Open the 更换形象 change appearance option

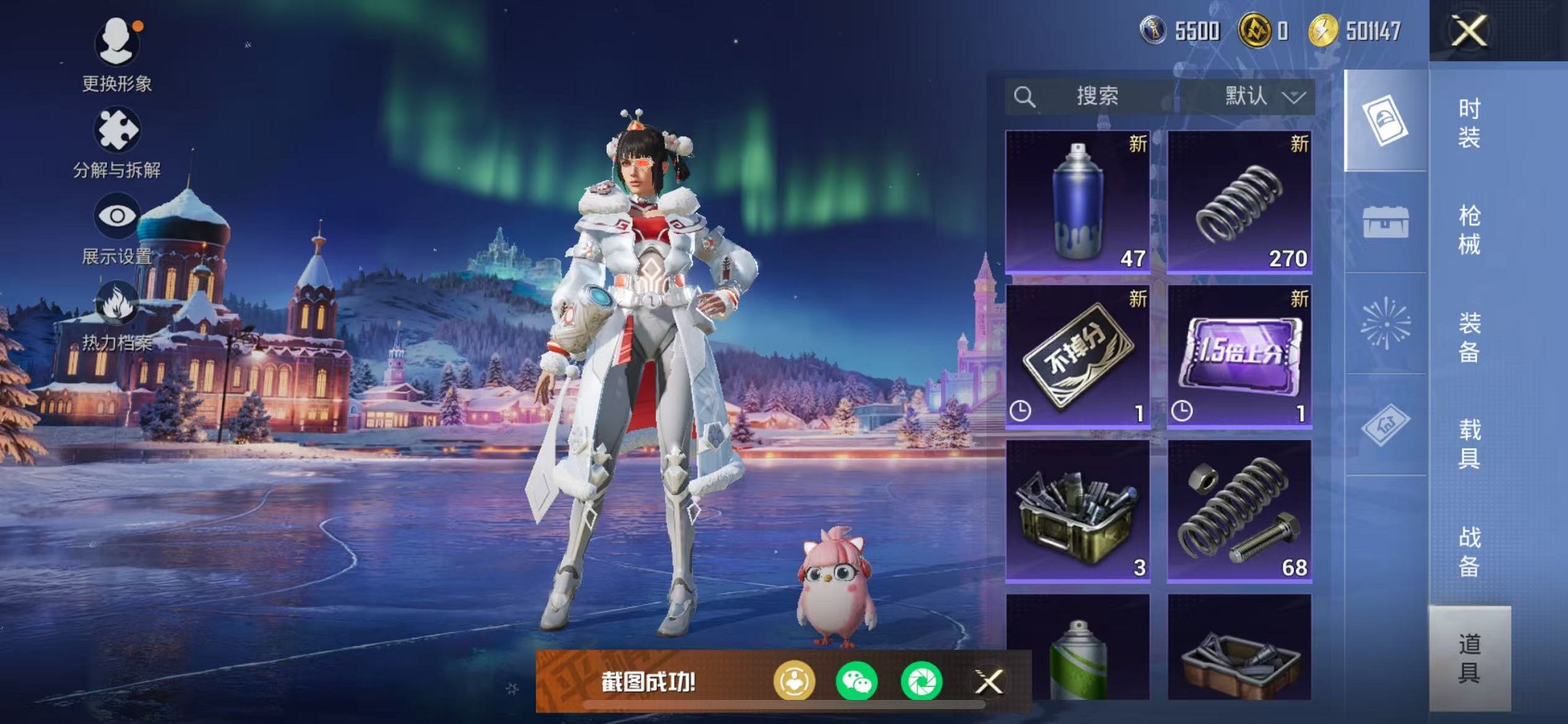point(117,55)
